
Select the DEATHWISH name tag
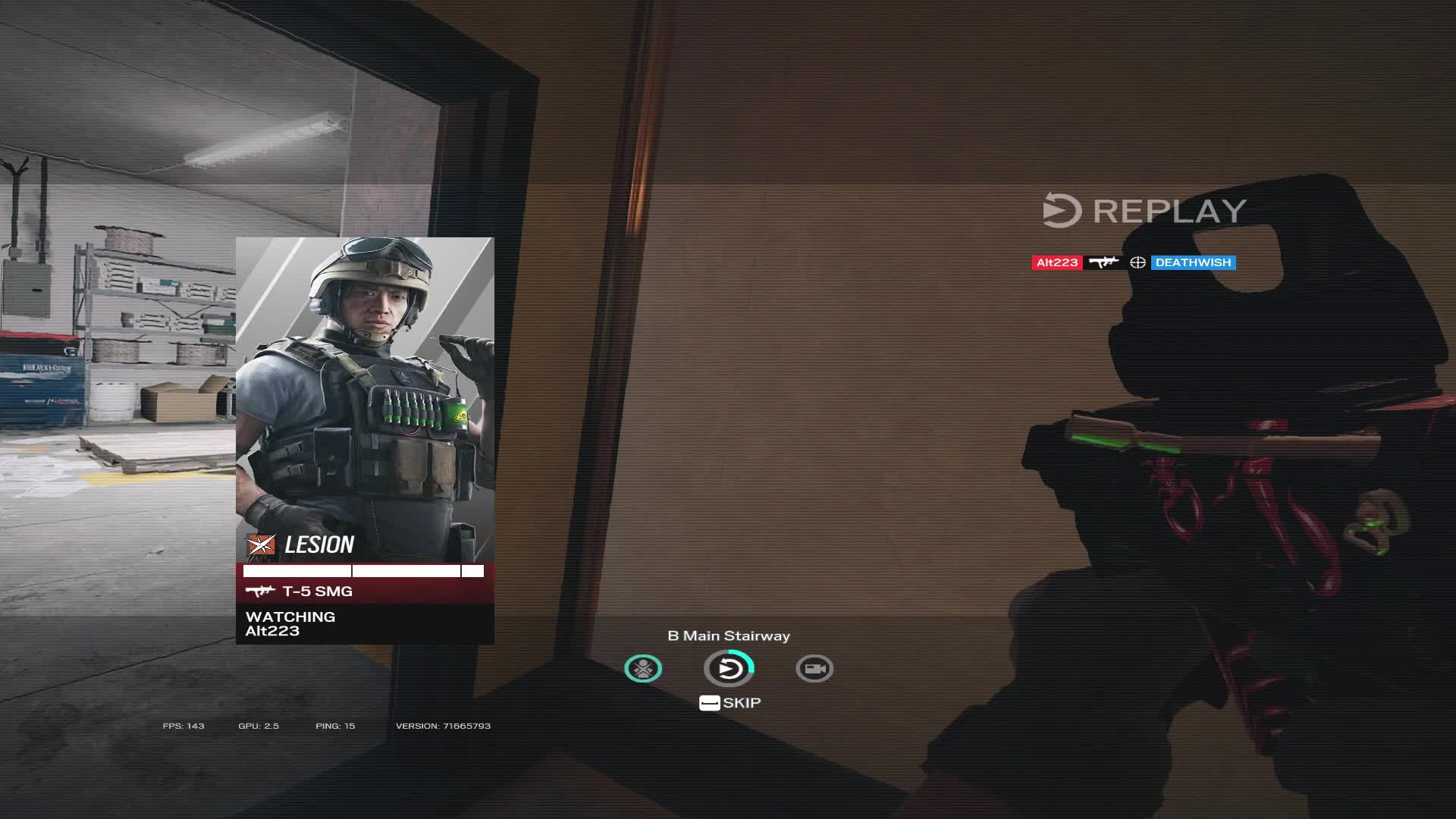coord(1193,262)
